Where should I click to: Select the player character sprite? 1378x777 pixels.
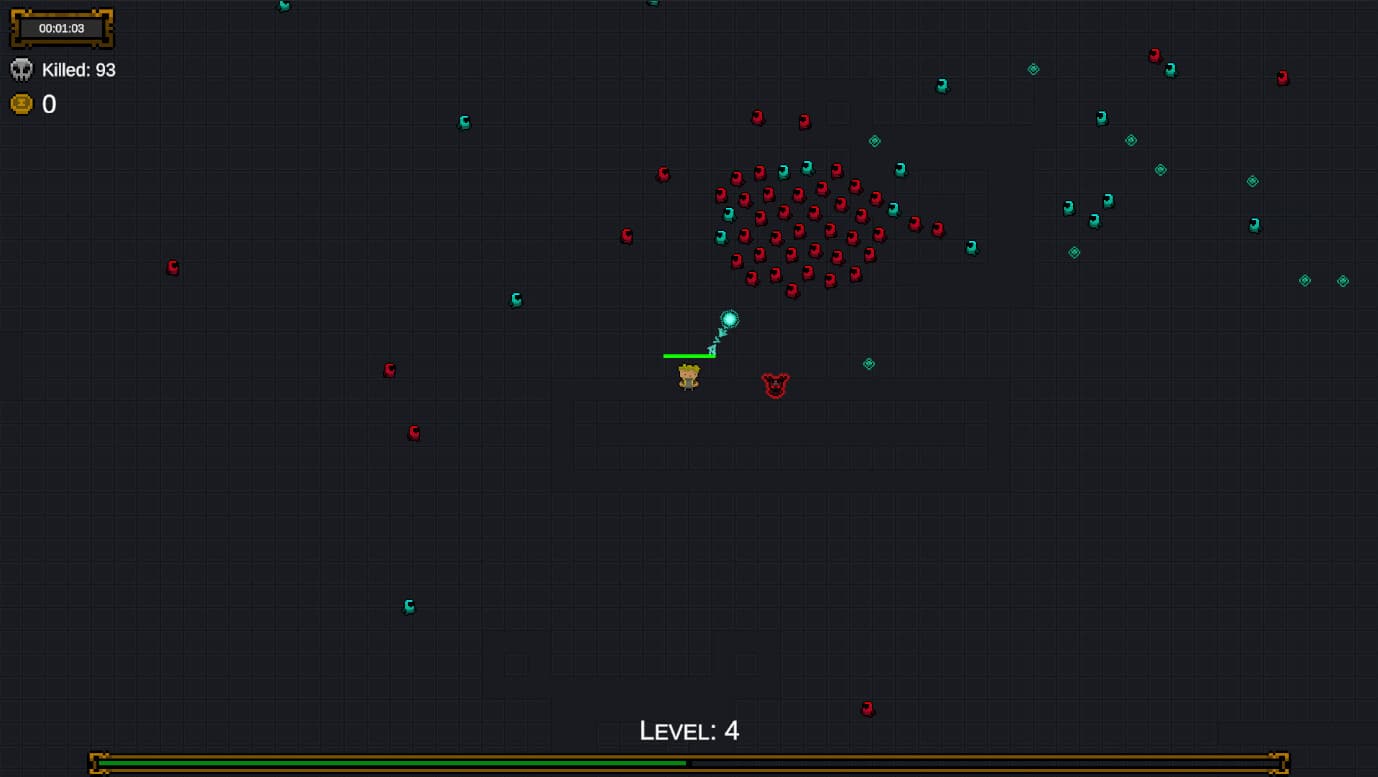point(688,376)
